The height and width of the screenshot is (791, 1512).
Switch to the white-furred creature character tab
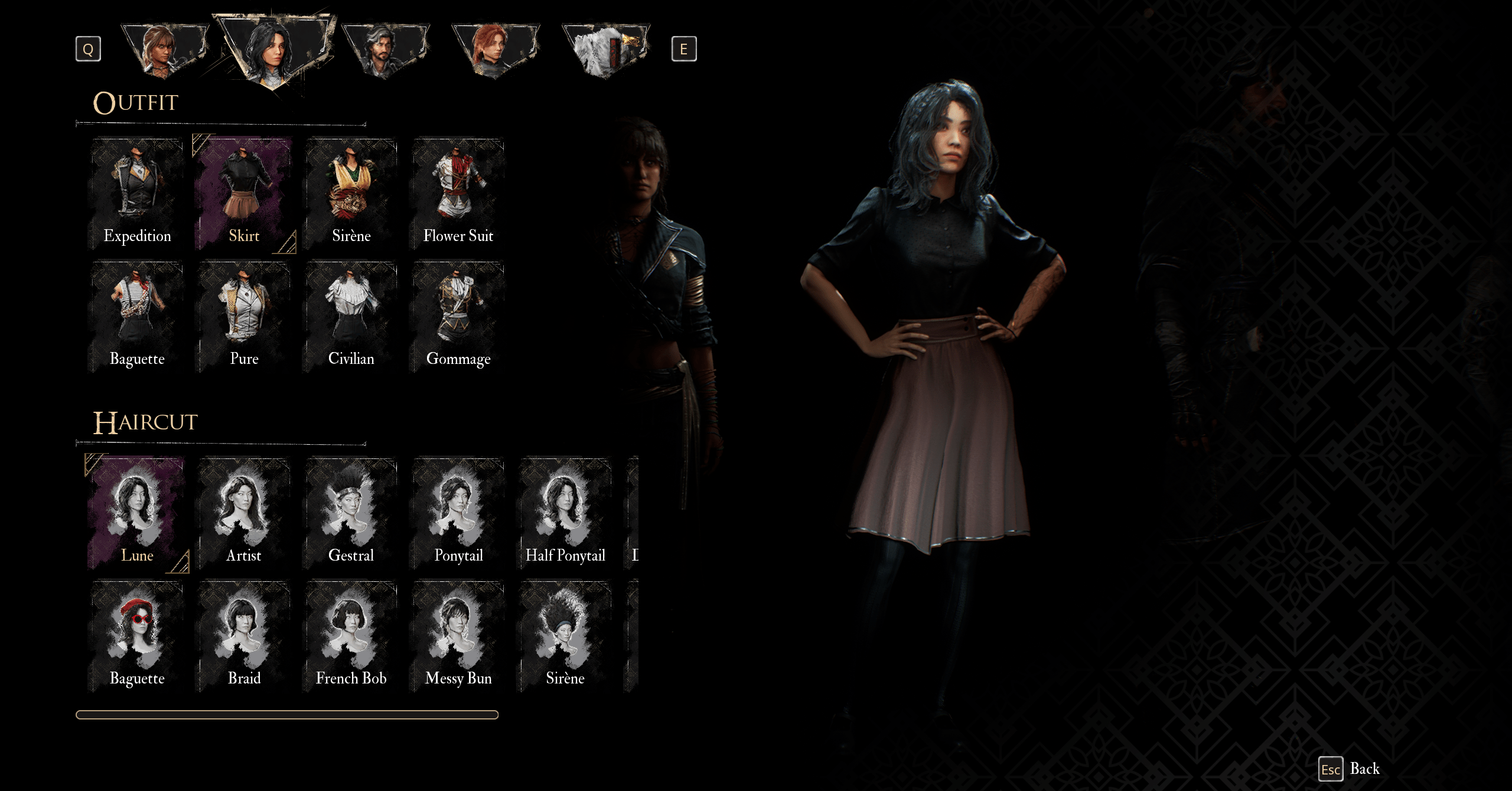(605, 50)
